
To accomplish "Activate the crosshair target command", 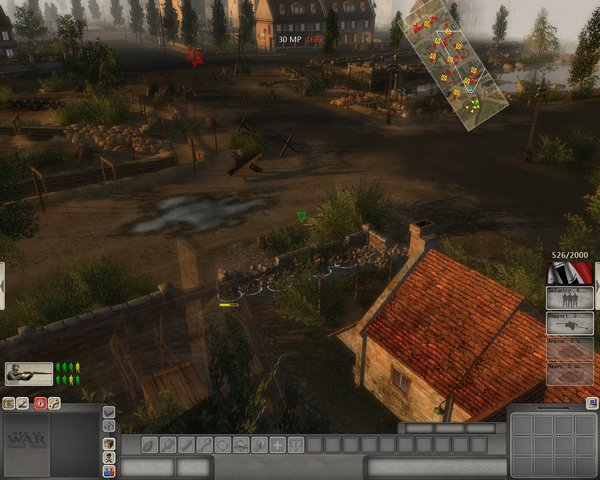I will (222, 445).
